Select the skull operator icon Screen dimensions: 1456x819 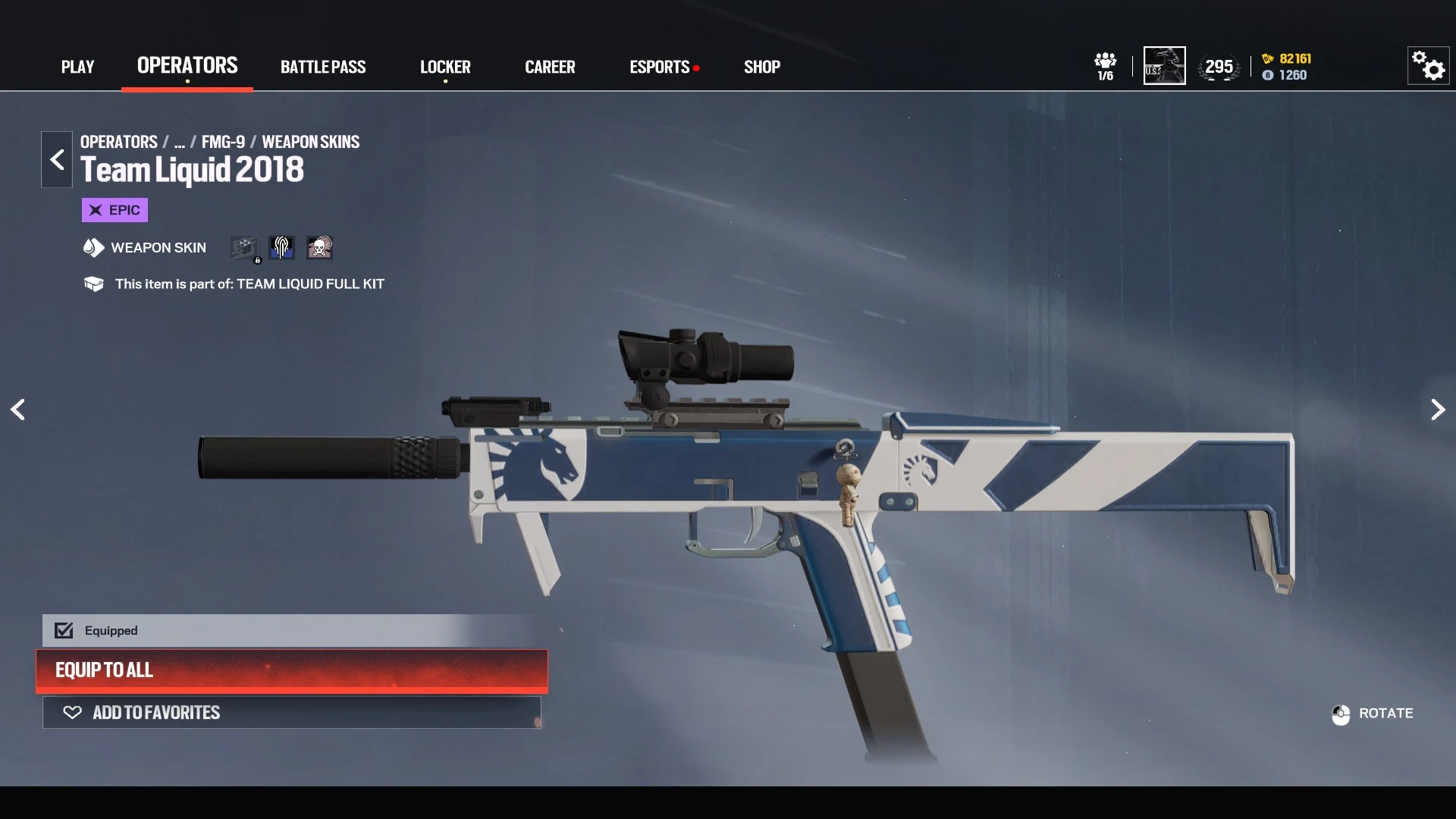[319, 247]
